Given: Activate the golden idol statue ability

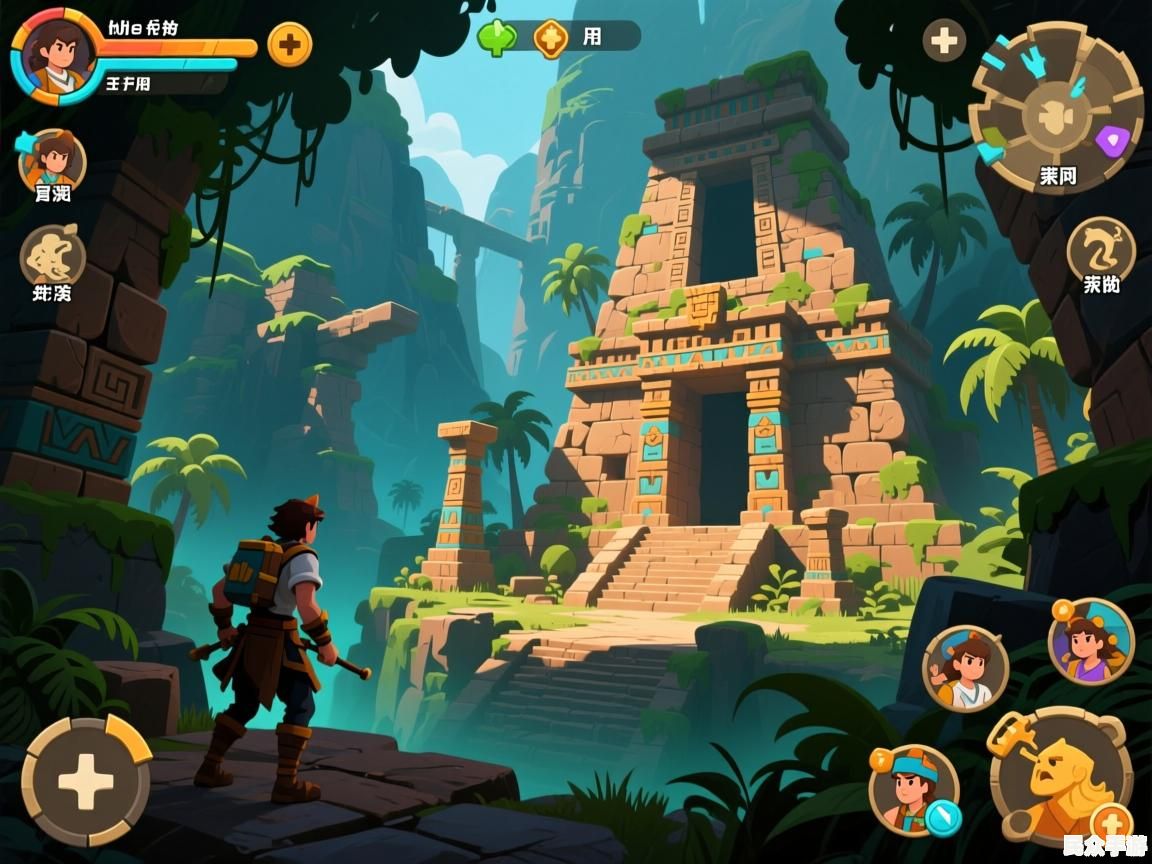Looking at the screenshot, I should pos(1059,772).
